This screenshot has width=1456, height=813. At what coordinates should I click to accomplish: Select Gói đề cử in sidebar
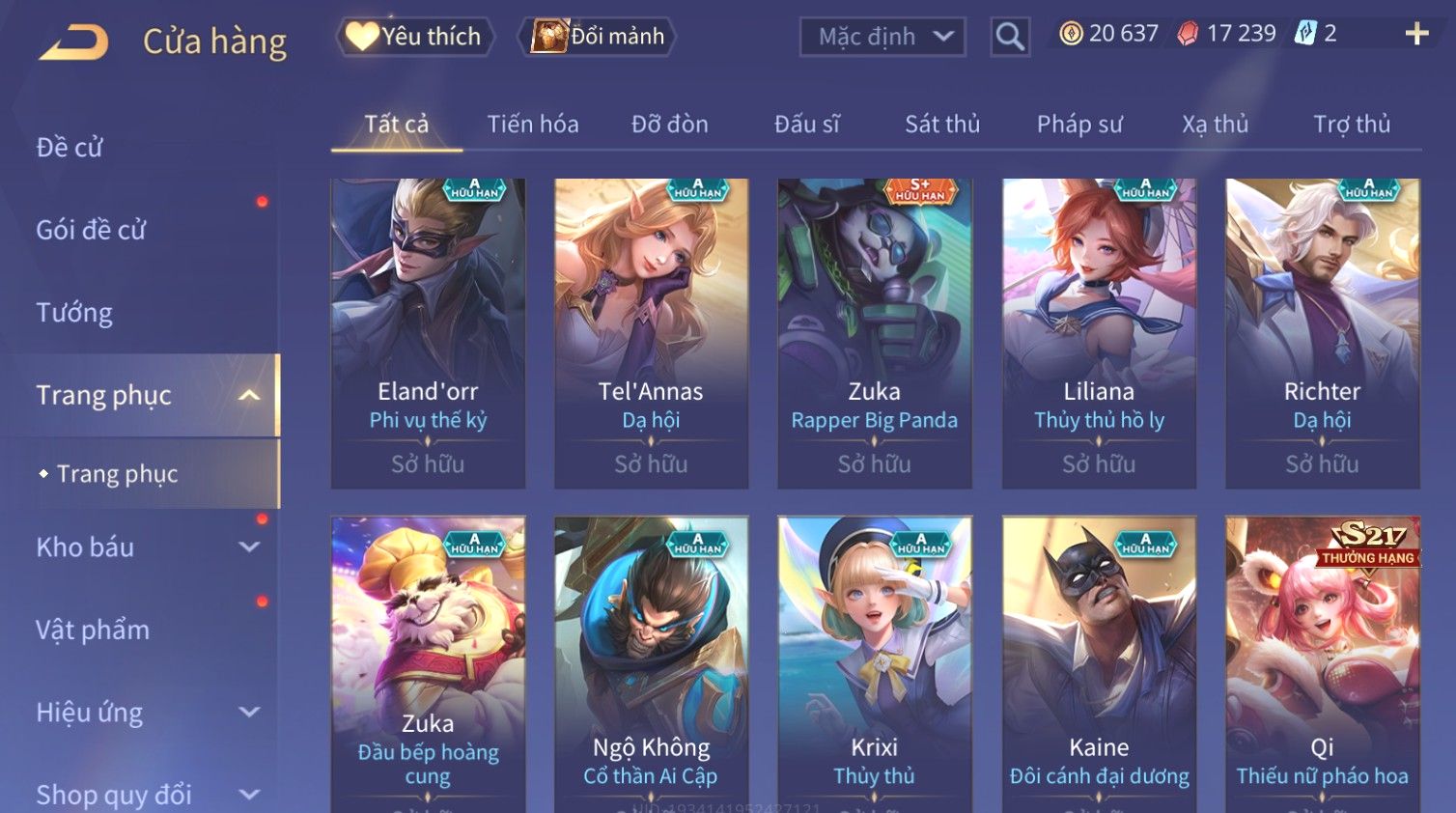point(92,230)
